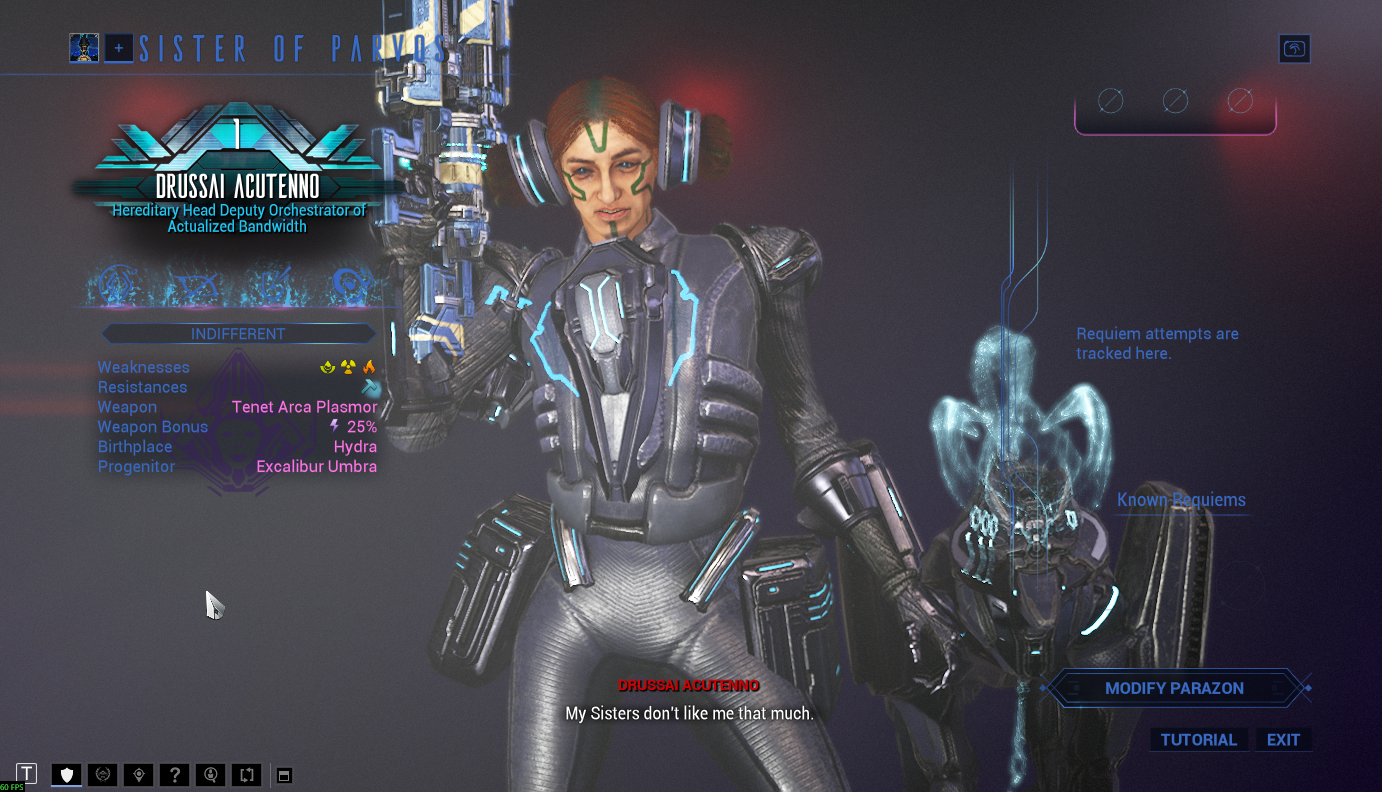The width and height of the screenshot is (1382, 792).
Task: Click the map pin toolbar icon
Action: tap(139, 774)
